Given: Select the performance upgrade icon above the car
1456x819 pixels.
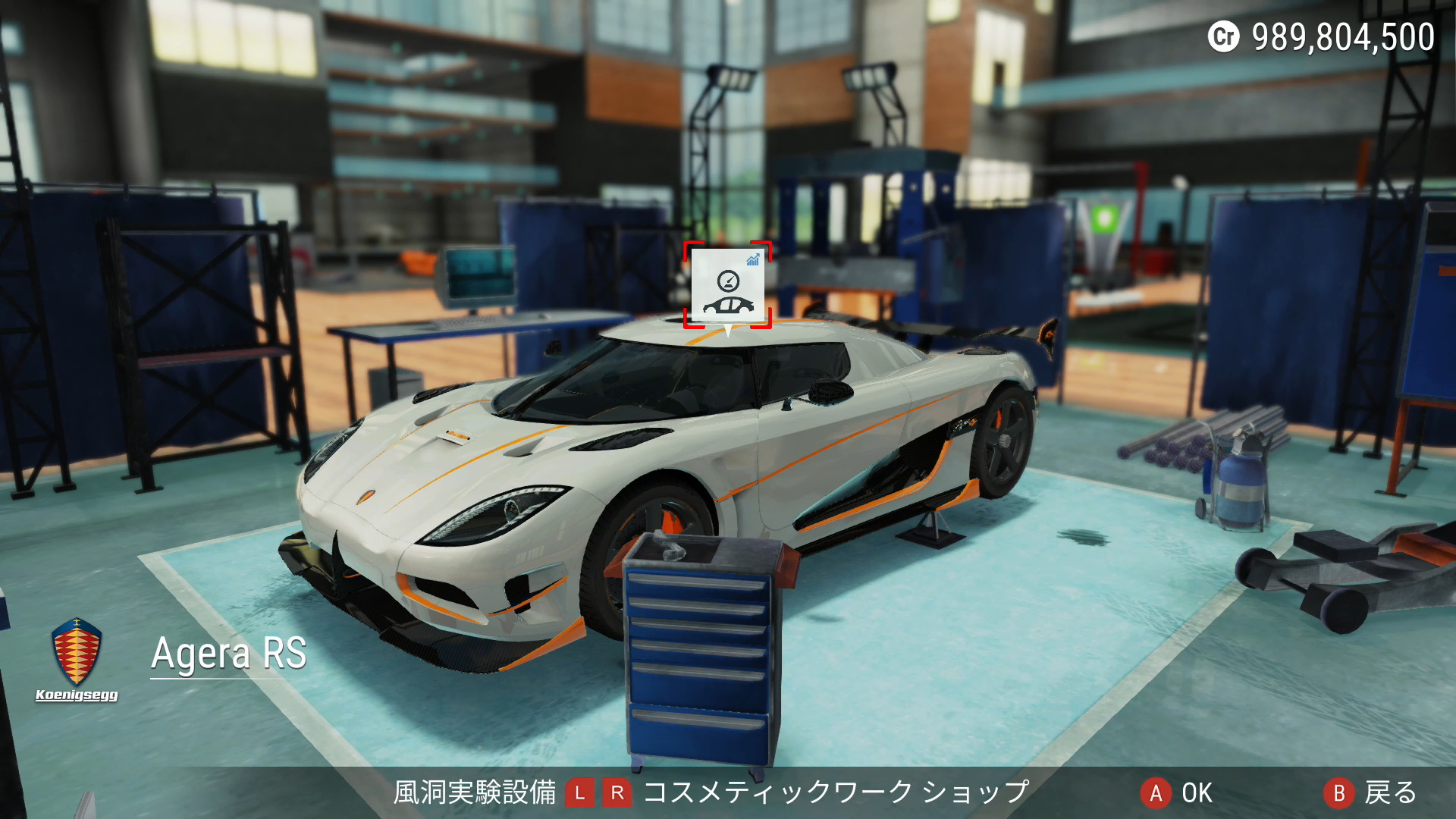Looking at the screenshot, I should coord(727,285).
